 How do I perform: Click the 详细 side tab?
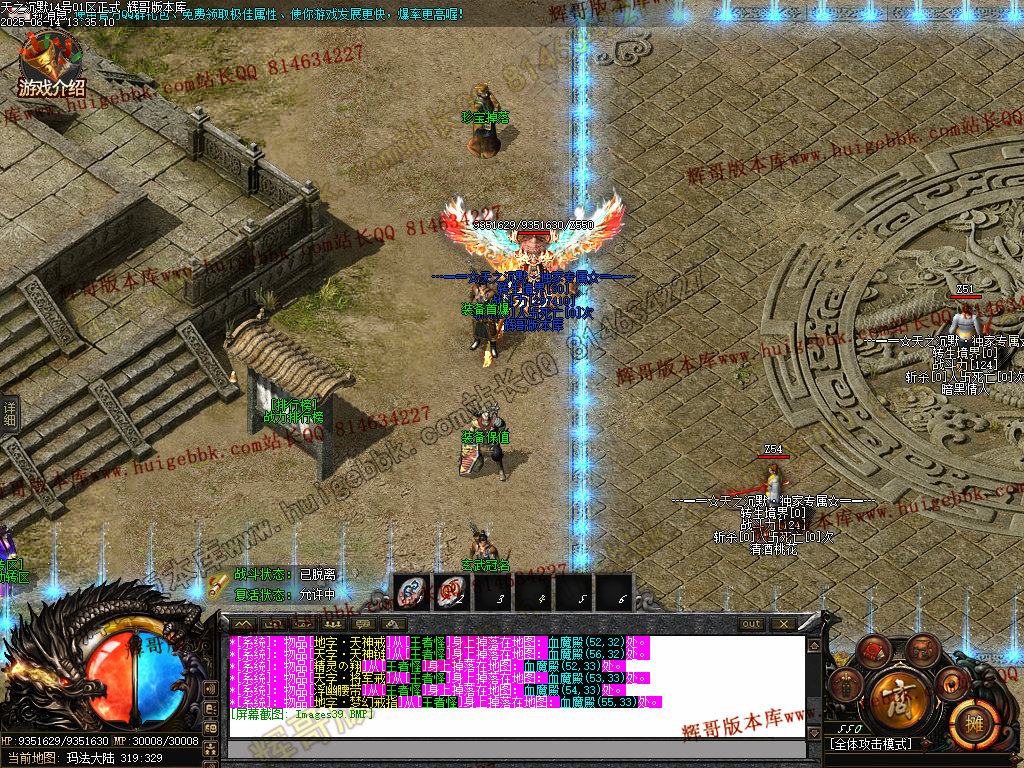(10, 414)
